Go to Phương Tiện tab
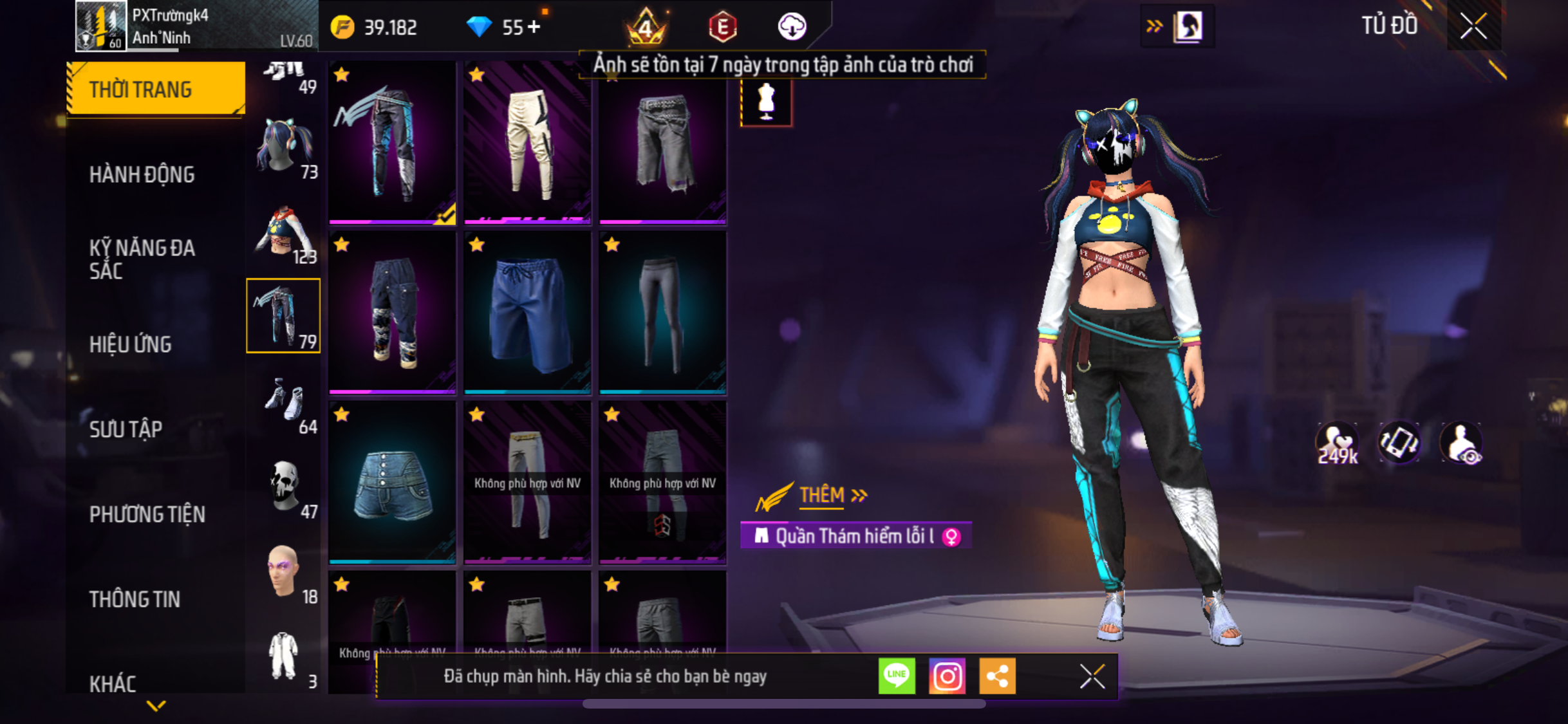The height and width of the screenshot is (724, 1568). coord(147,514)
